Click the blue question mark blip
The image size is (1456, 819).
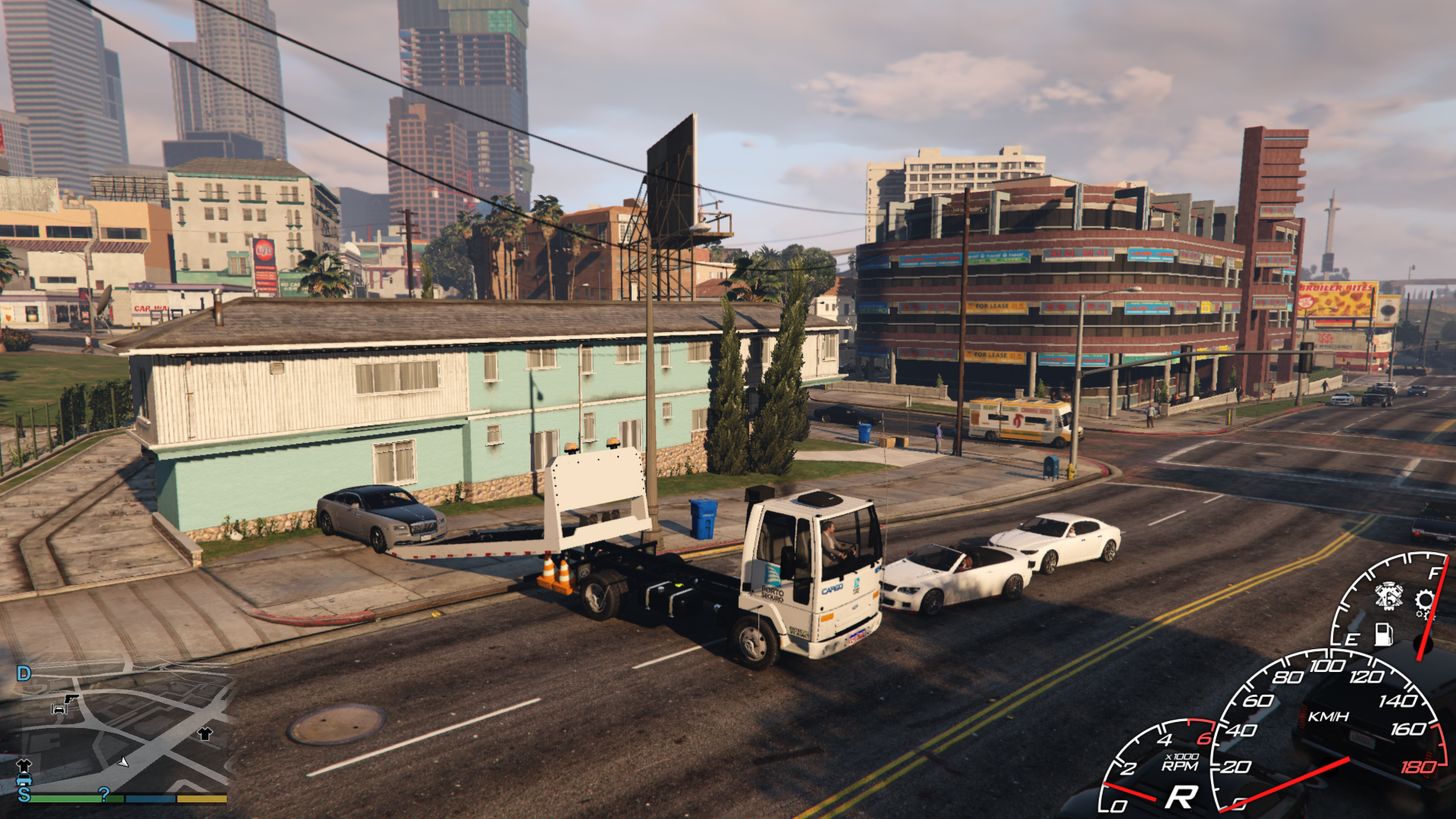104,794
